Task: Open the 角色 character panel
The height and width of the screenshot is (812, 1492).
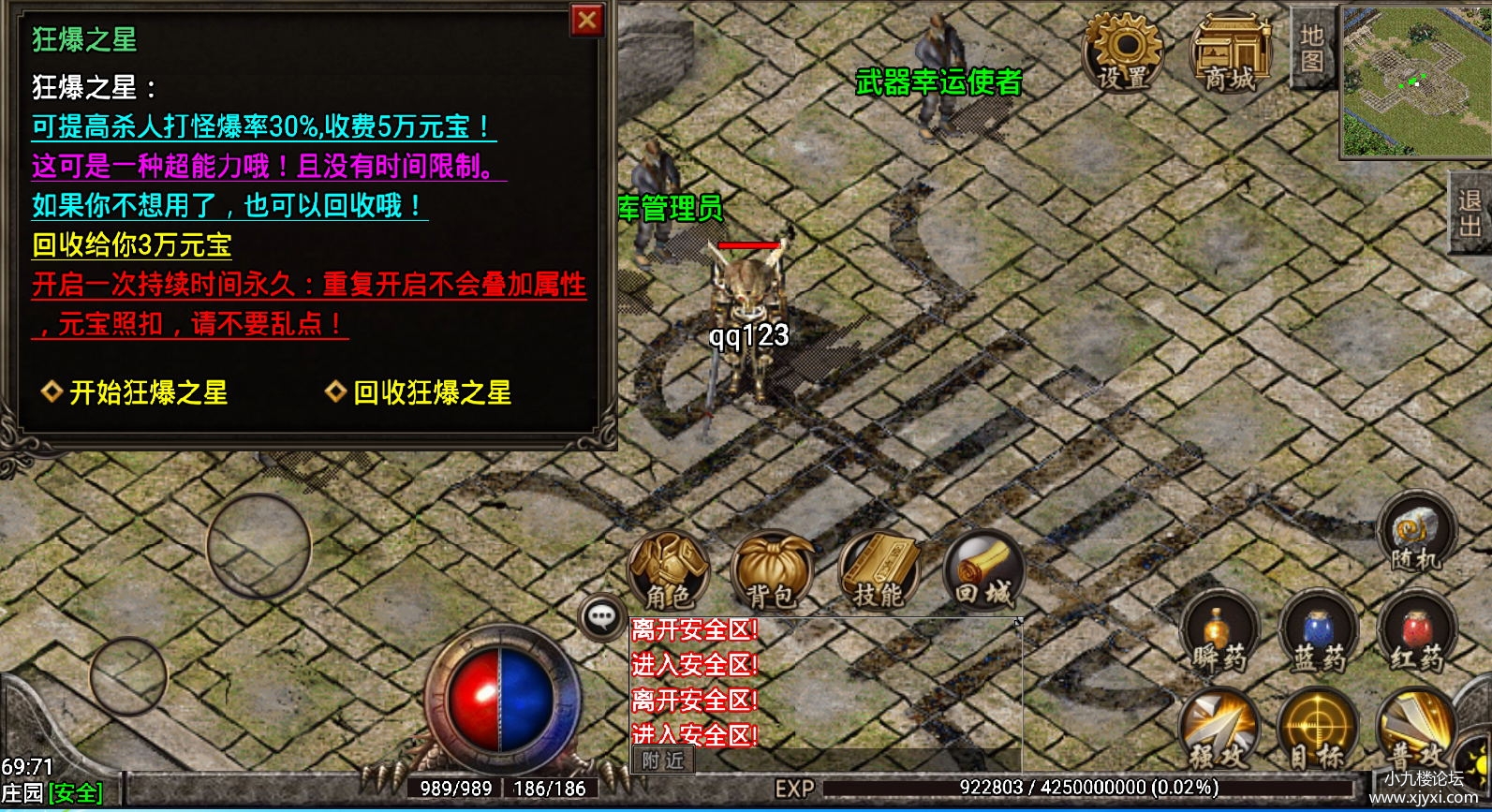Action: 668,571
